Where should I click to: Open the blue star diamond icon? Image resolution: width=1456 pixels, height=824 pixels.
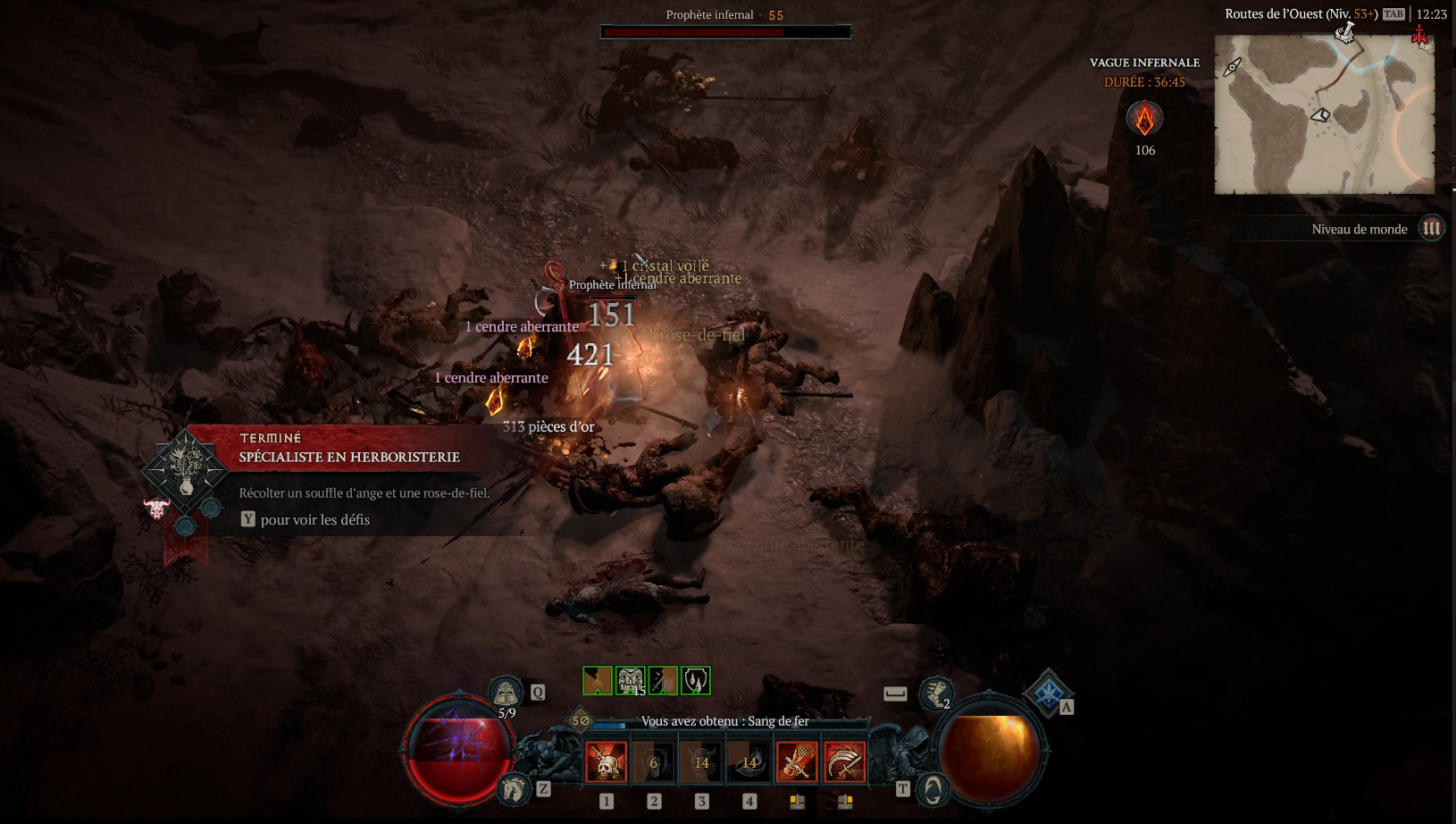pyautogui.click(x=1049, y=691)
